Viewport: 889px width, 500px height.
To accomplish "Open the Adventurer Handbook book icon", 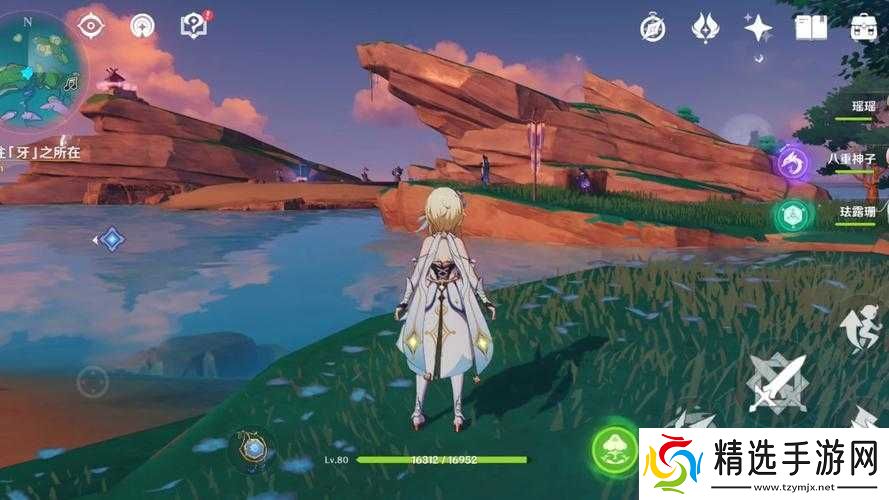I will point(810,27).
